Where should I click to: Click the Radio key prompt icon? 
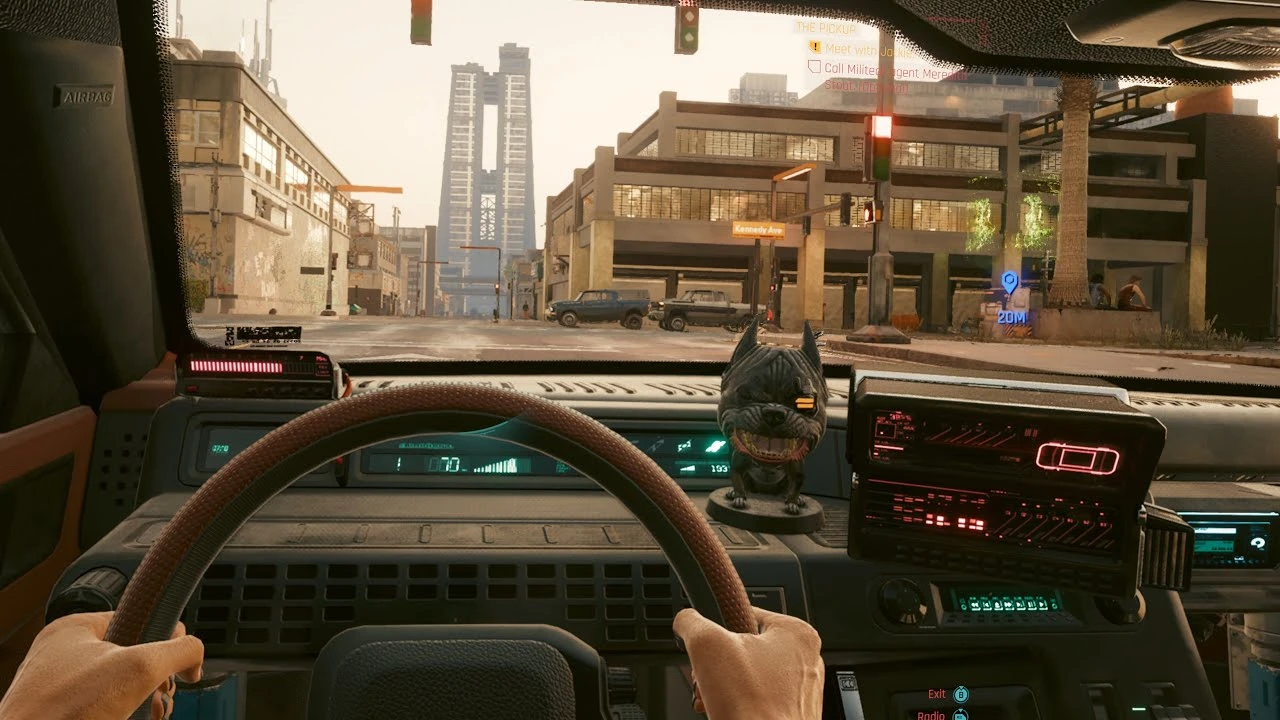[x=961, y=715]
